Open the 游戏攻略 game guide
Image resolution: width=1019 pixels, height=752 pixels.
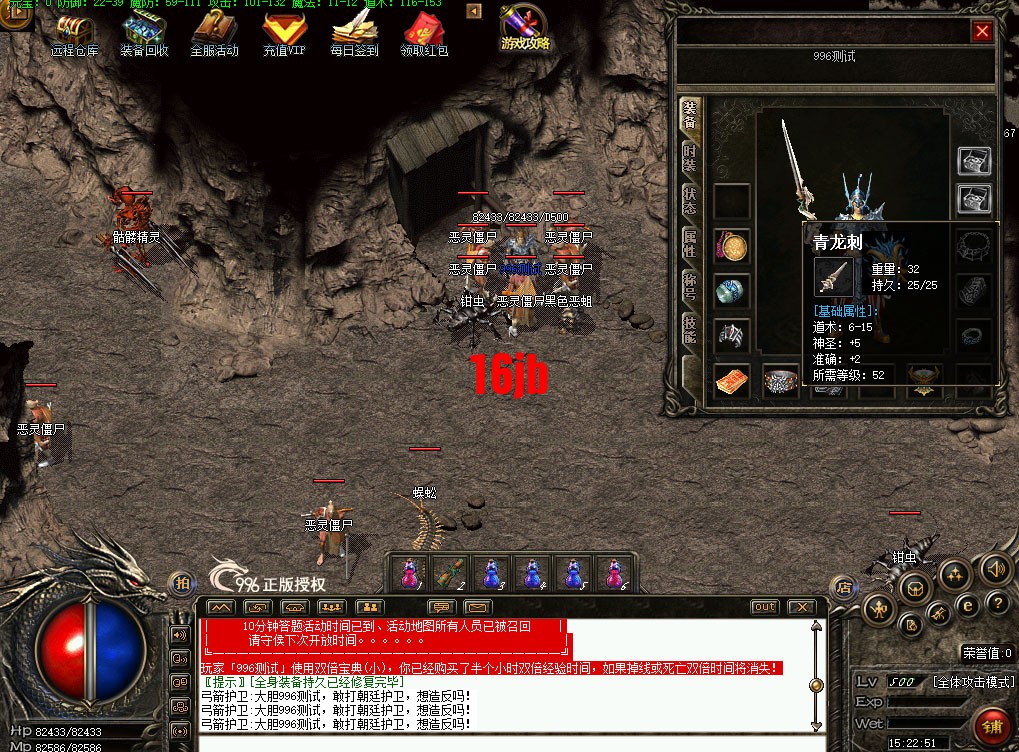point(525,28)
